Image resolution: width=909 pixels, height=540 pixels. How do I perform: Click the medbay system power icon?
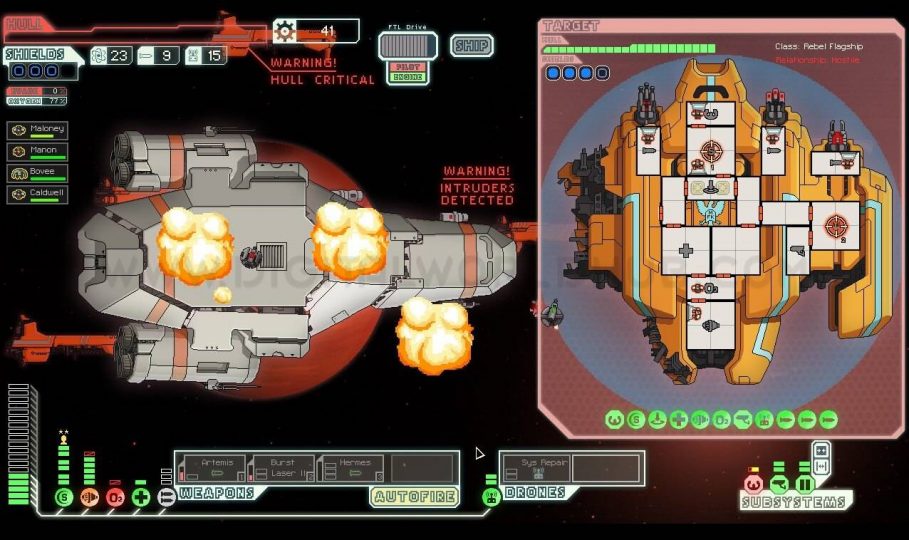(141, 497)
